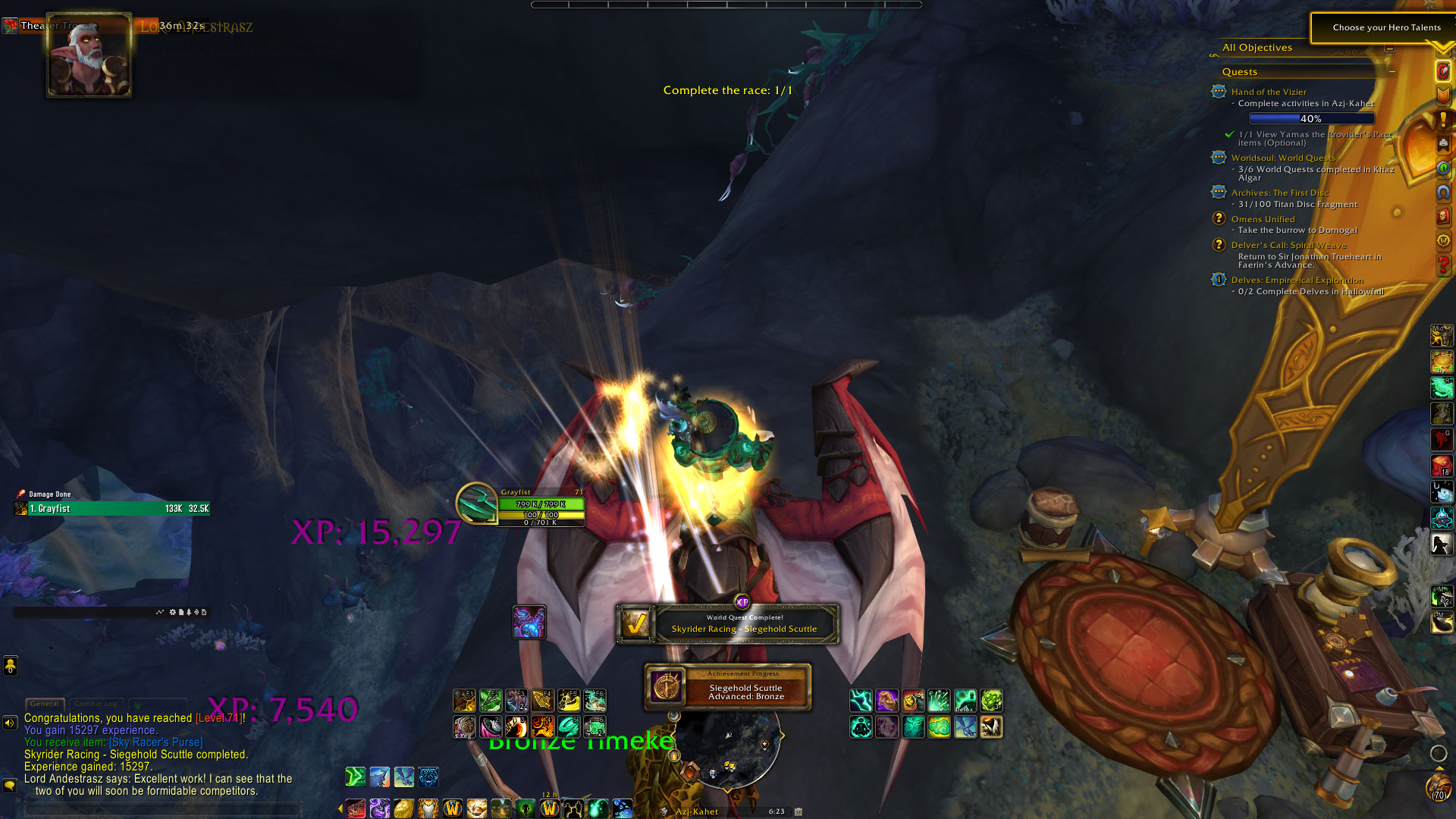This screenshot has height=819, width=1456.
Task: Switch to the Combat Log tab
Action: pyautogui.click(x=96, y=704)
